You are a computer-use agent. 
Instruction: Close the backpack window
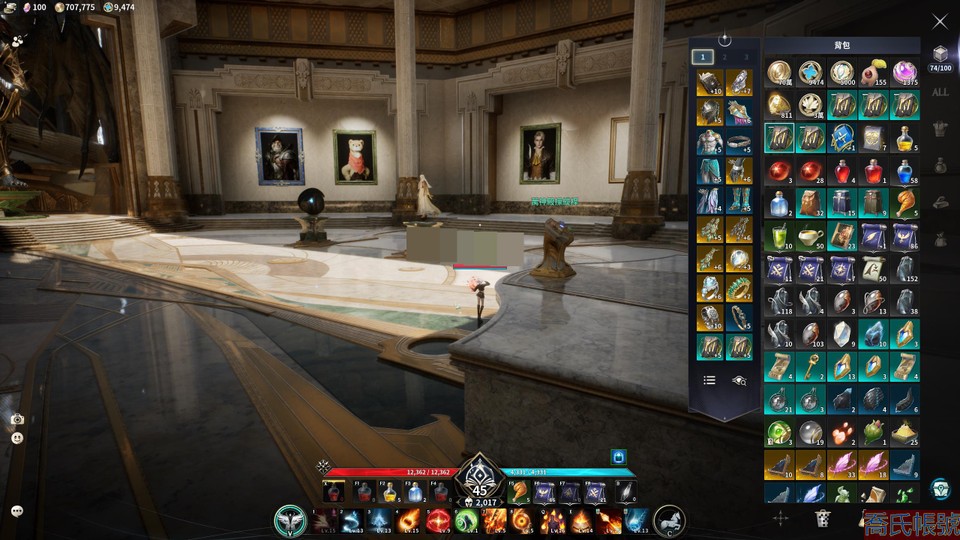point(939,21)
